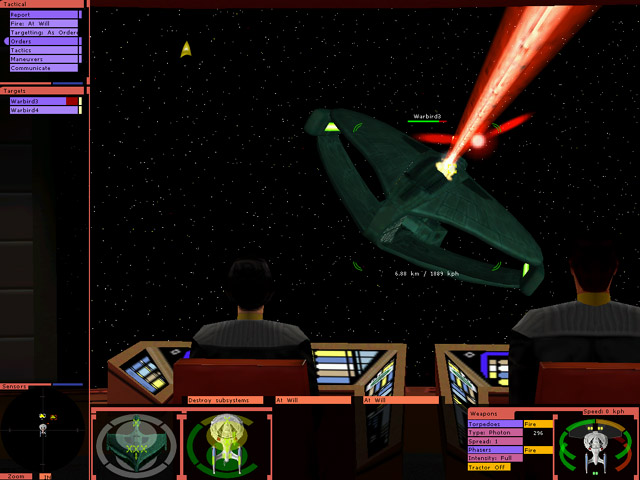Click the Warbird target damage display
Image resolution: width=640 pixels, height=480 pixels.
[x=134, y=443]
